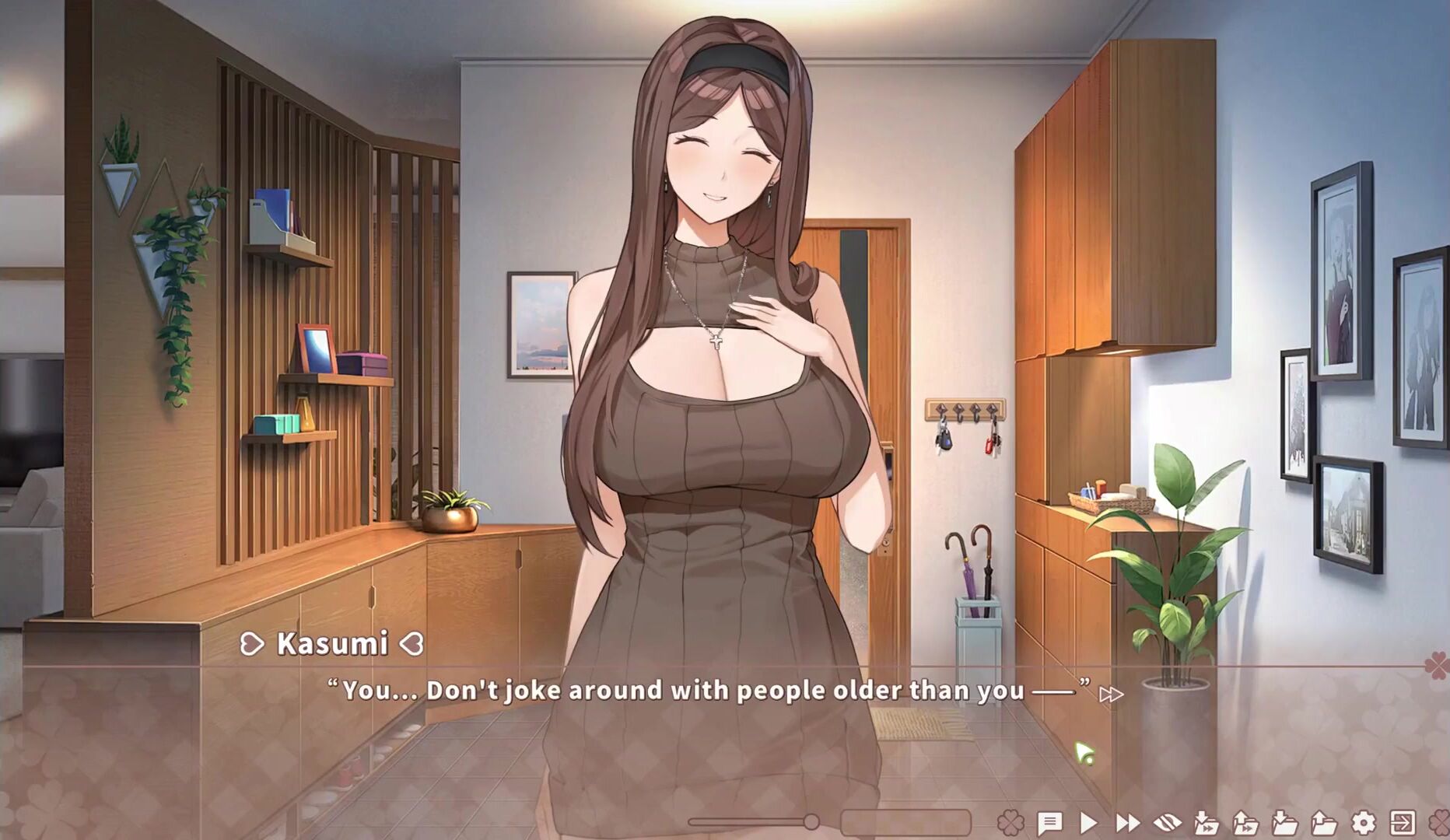Open the backlog speech bubble icon
The height and width of the screenshot is (840, 1450).
(1049, 822)
